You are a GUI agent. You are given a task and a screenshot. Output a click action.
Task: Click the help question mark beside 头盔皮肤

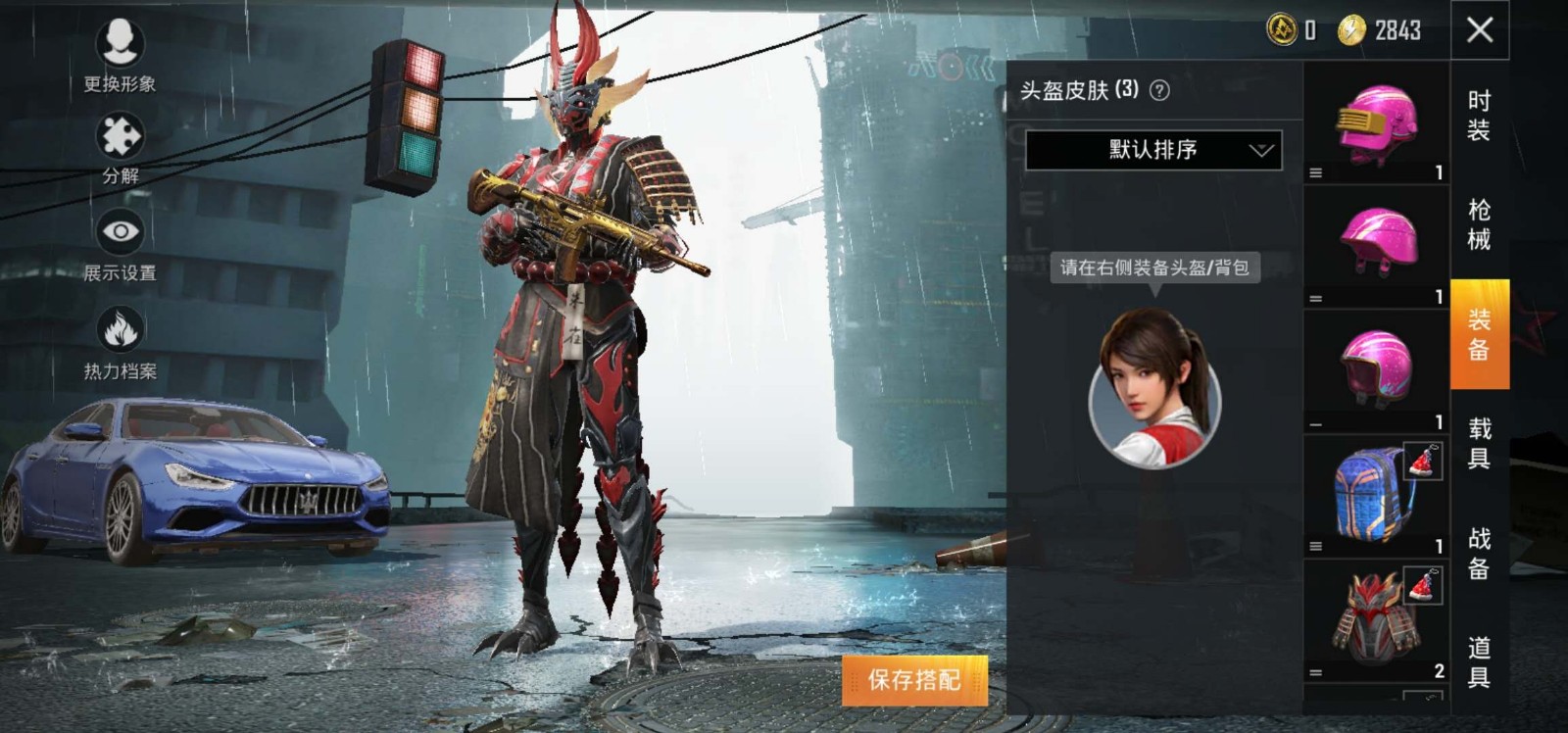tap(1159, 90)
